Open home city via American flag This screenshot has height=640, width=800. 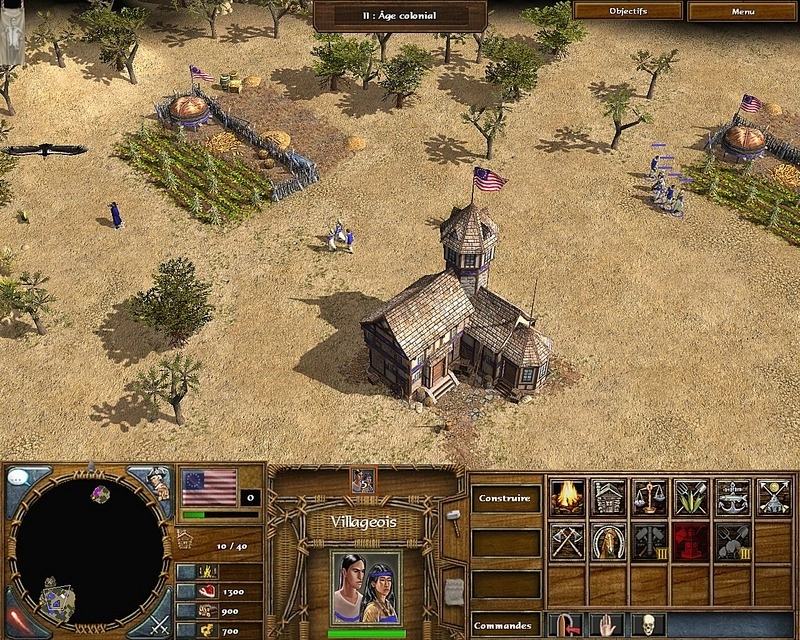[209, 487]
